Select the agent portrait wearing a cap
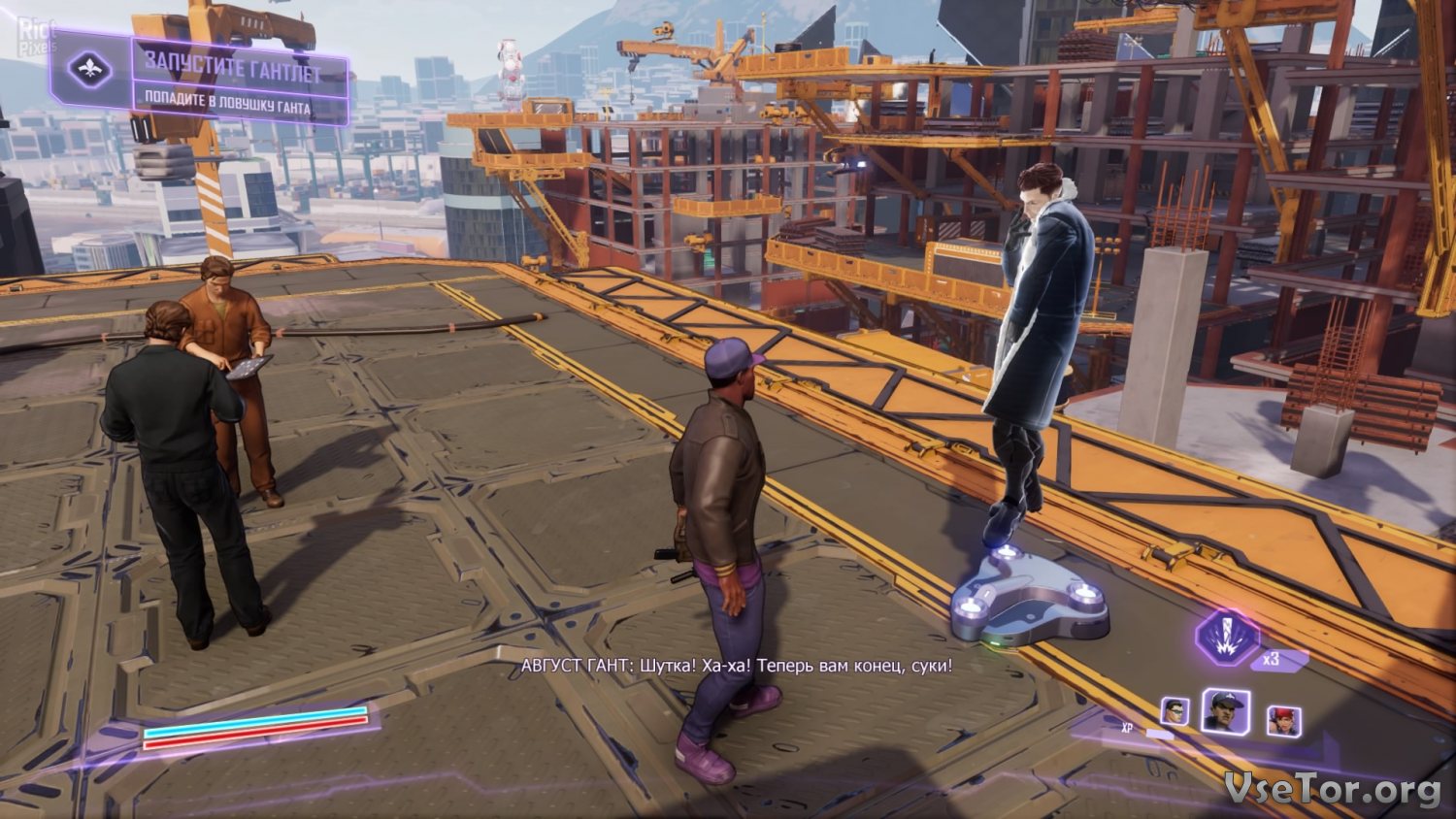 pyautogui.click(x=1226, y=711)
